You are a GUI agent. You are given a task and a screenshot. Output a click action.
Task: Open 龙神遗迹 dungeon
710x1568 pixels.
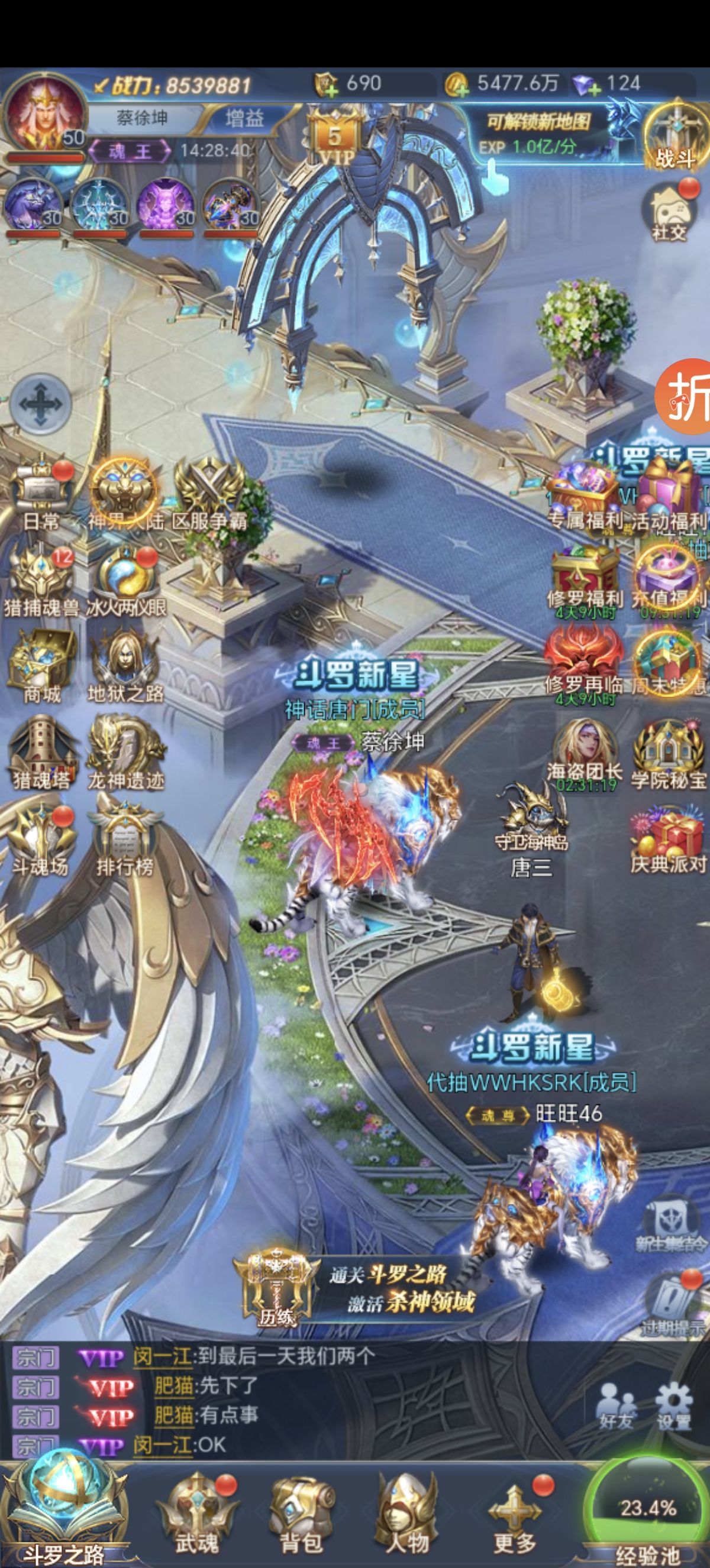pos(125,752)
